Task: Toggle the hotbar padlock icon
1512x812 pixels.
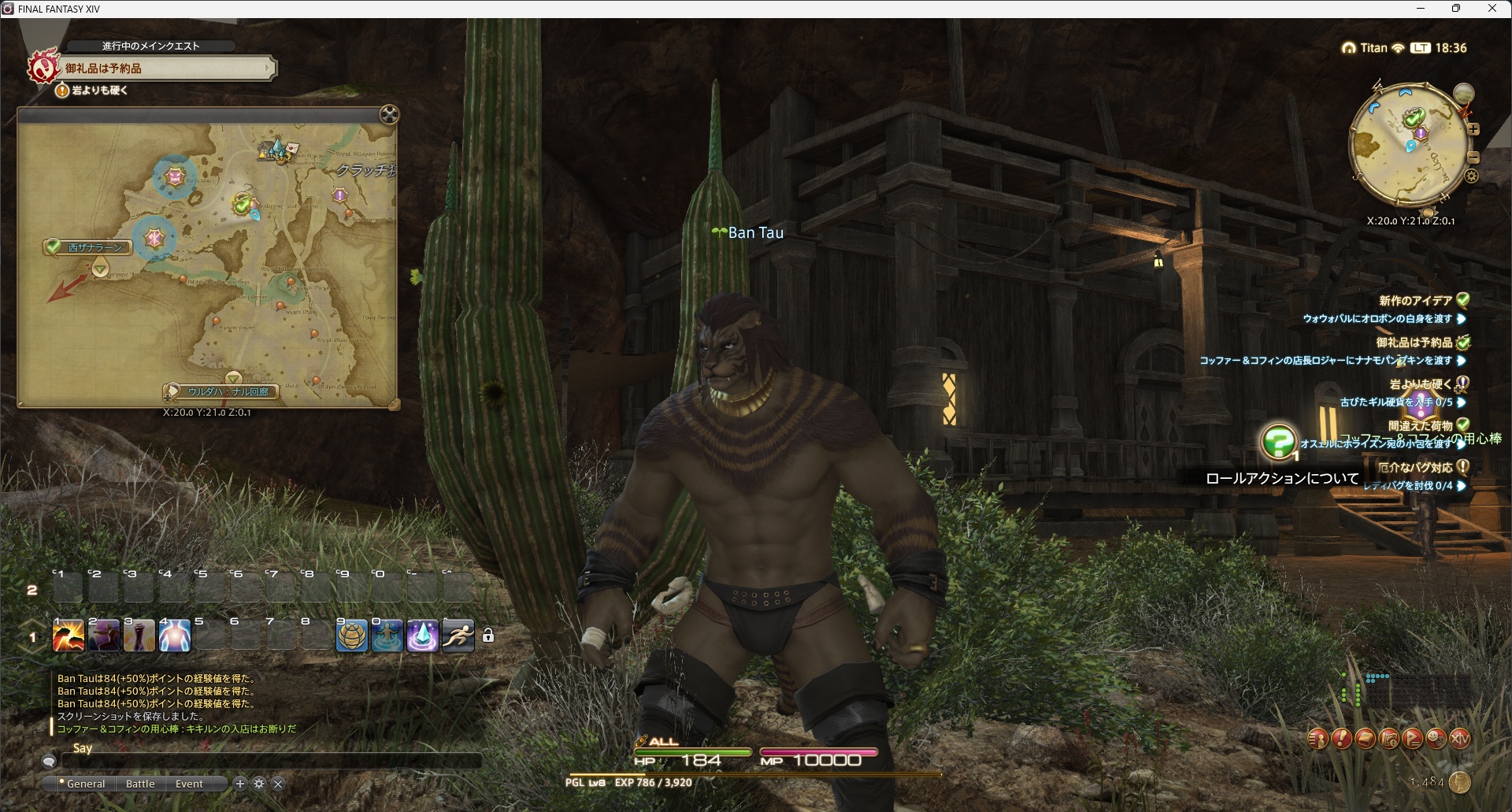Action: tap(488, 636)
